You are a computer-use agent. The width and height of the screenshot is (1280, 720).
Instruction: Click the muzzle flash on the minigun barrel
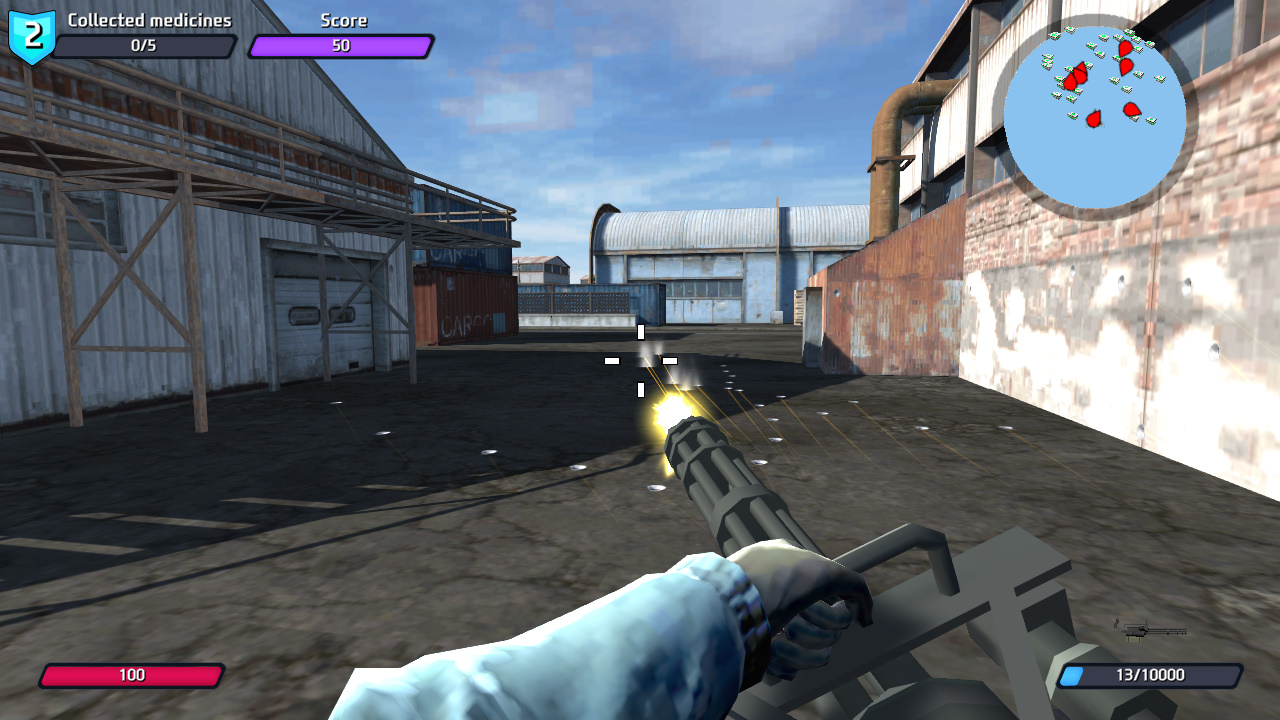point(671,409)
